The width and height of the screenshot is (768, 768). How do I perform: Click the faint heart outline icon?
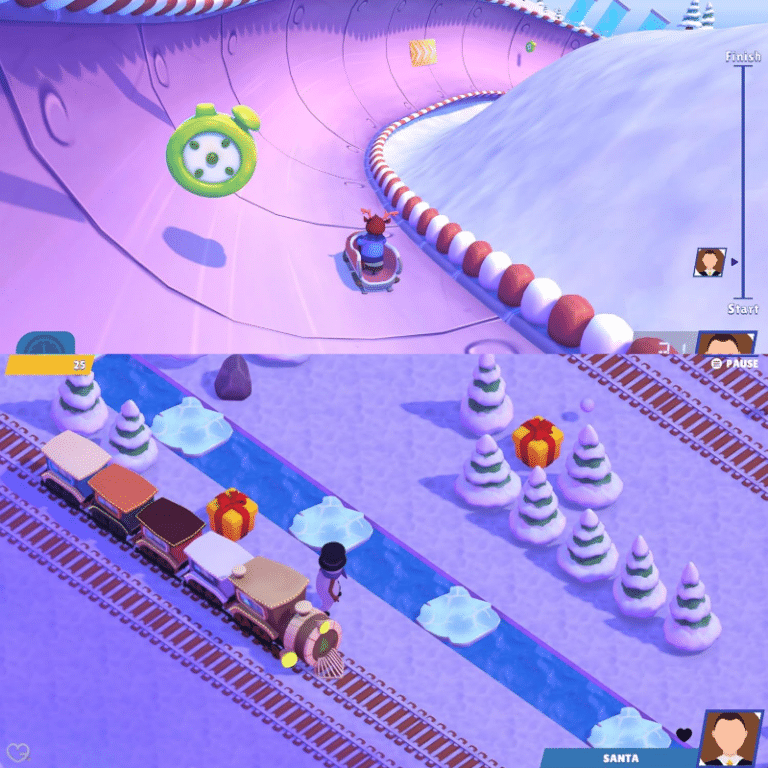click(17, 751)
